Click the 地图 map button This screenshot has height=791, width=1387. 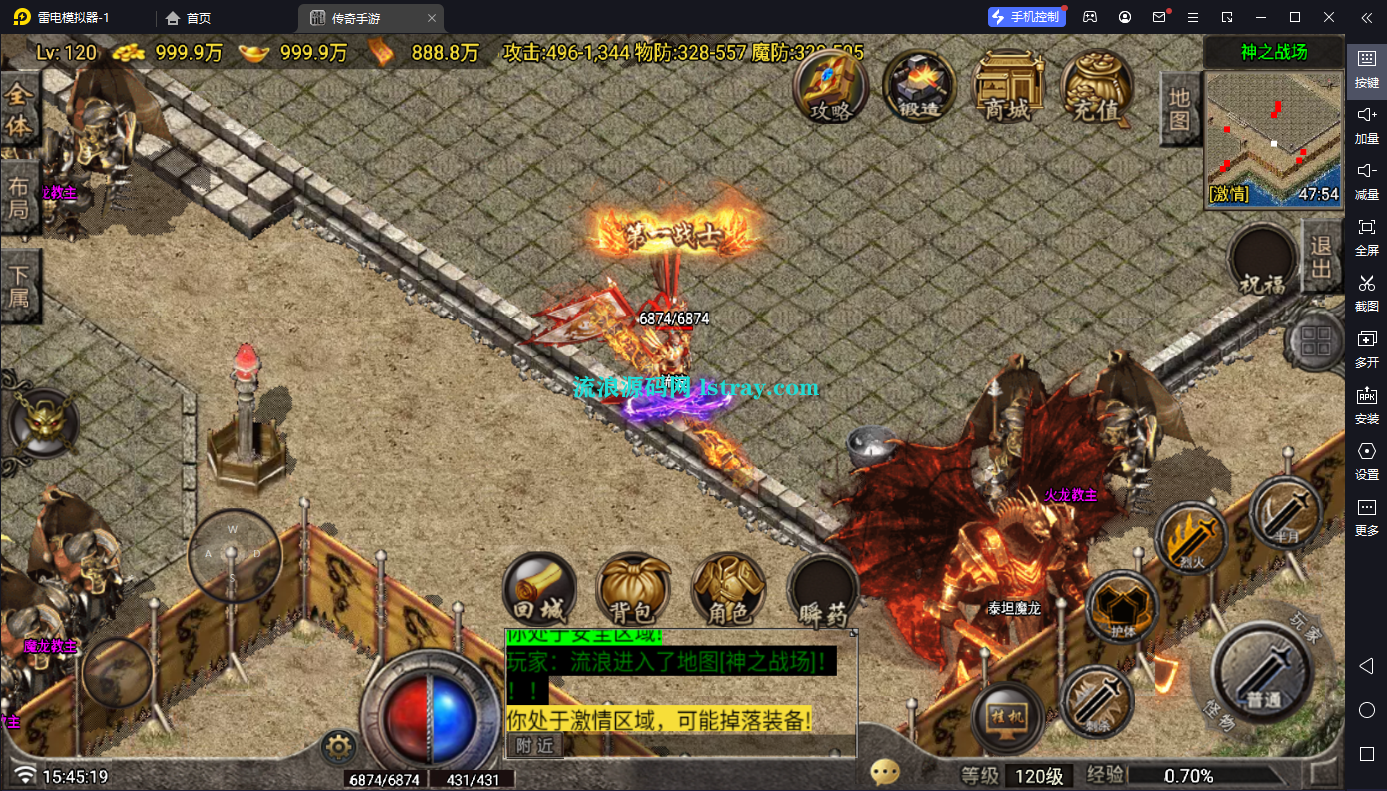pyautogui.click(x=1180, y=108)
